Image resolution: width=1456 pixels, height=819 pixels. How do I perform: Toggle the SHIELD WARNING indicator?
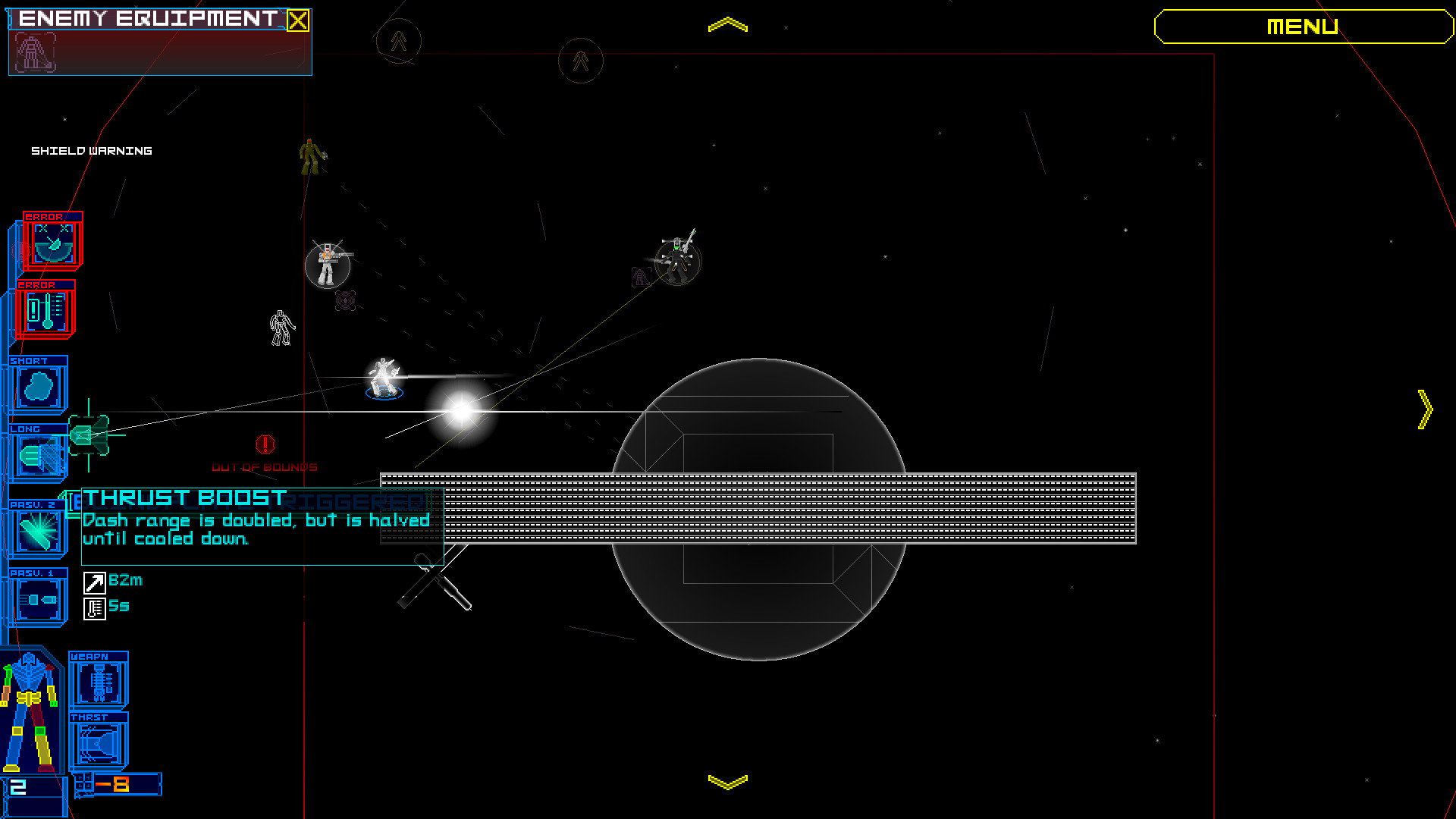click(x=93, y=150)
